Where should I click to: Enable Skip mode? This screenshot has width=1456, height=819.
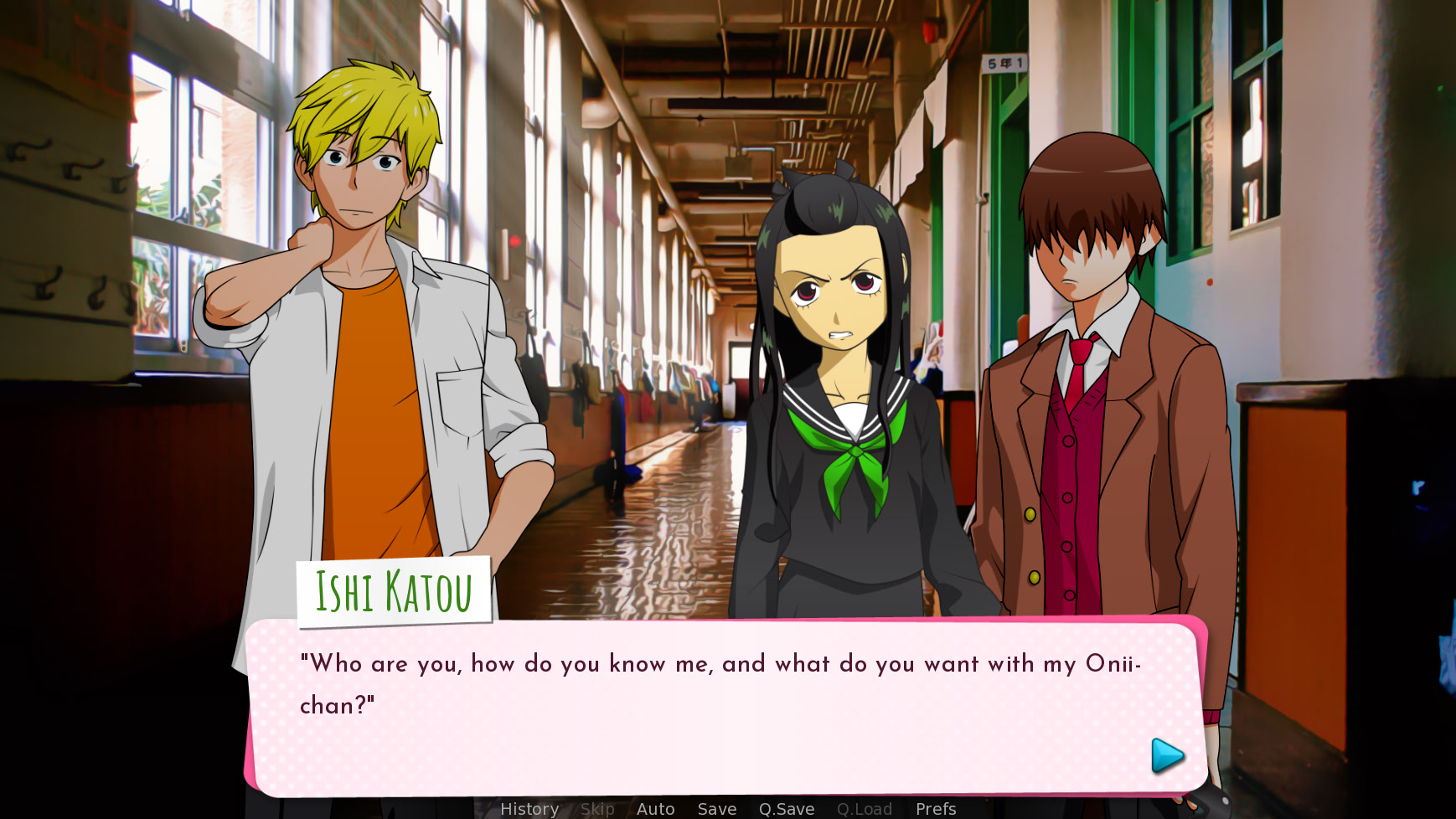(x=597, y=809)
